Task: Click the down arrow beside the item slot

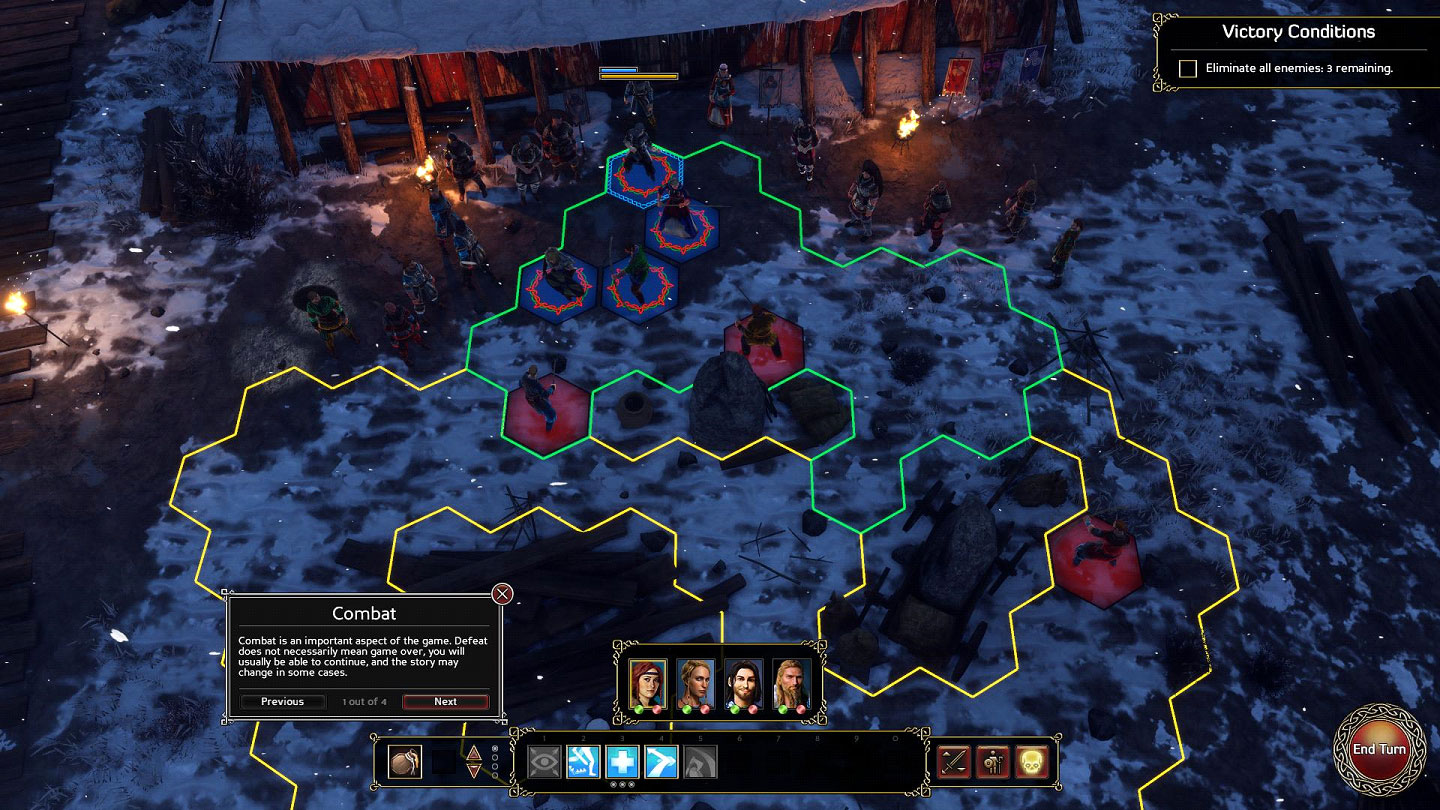Action: point(474,771)
